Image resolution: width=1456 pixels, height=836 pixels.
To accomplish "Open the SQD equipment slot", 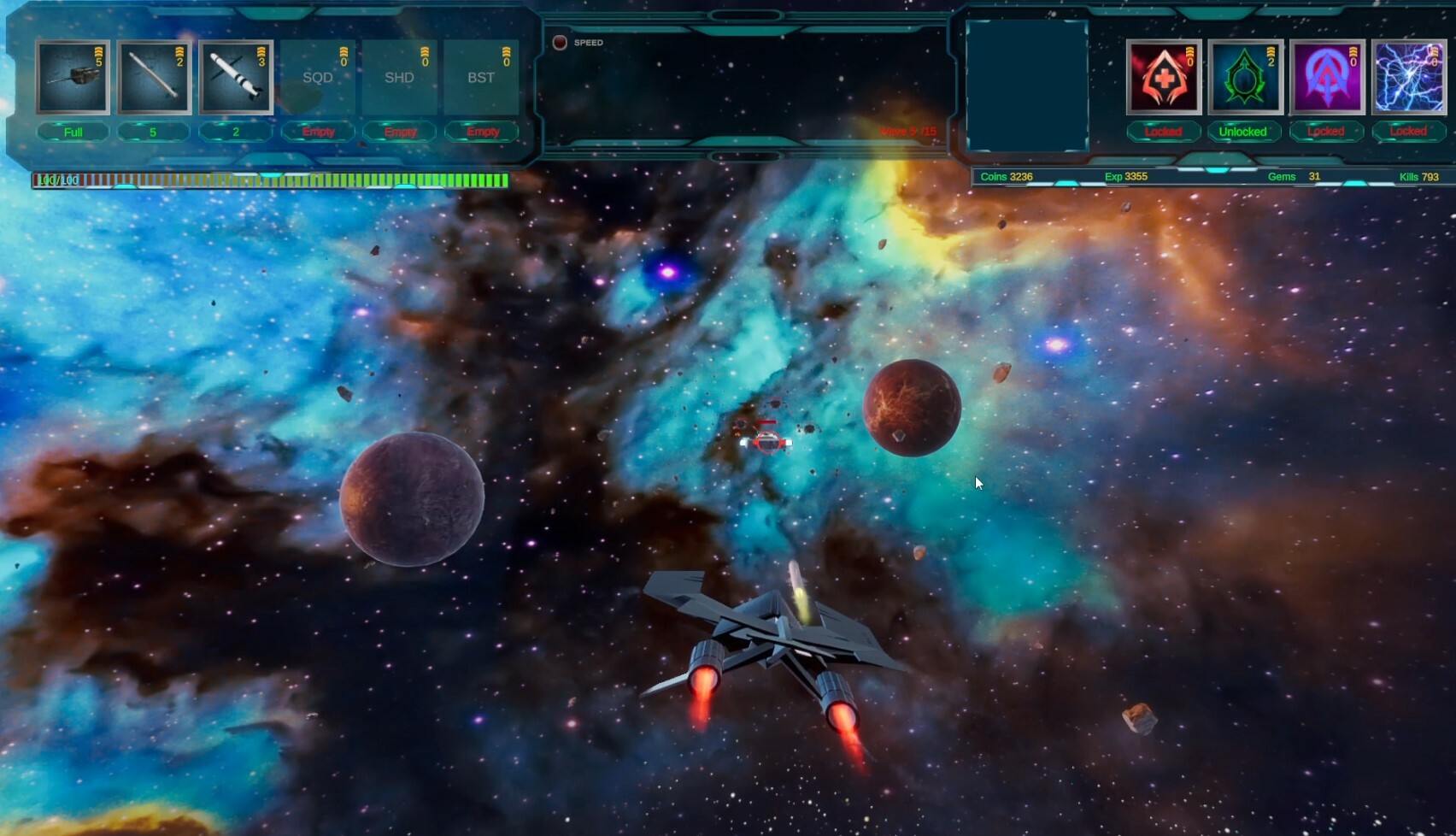I will (x=318, y=77).
